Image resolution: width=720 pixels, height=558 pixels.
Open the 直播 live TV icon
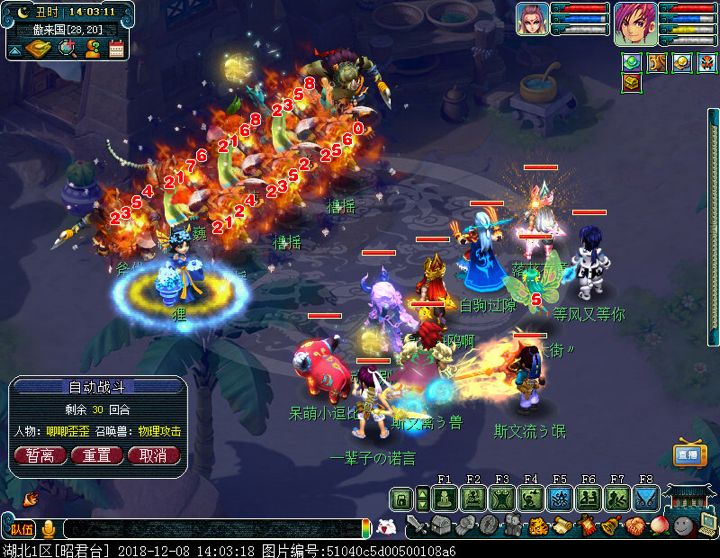(x=687, y=453)
